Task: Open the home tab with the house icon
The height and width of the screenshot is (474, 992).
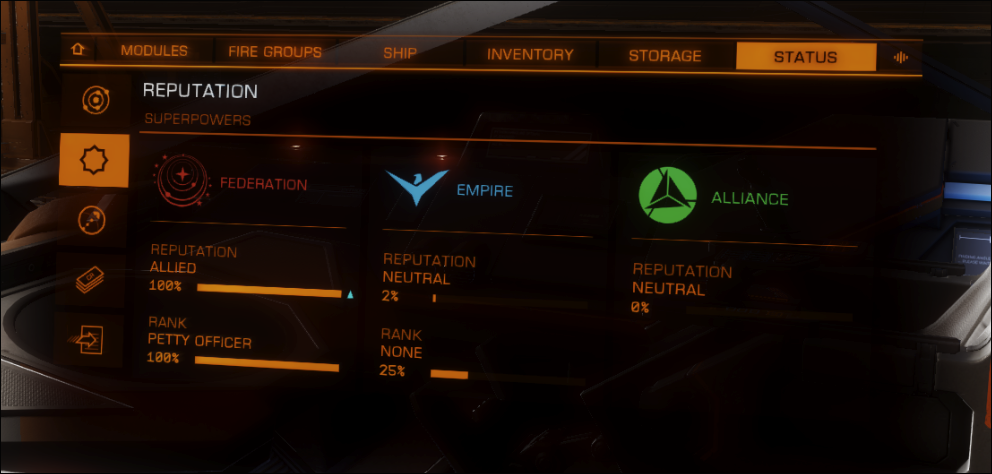Action: (77, 51)
